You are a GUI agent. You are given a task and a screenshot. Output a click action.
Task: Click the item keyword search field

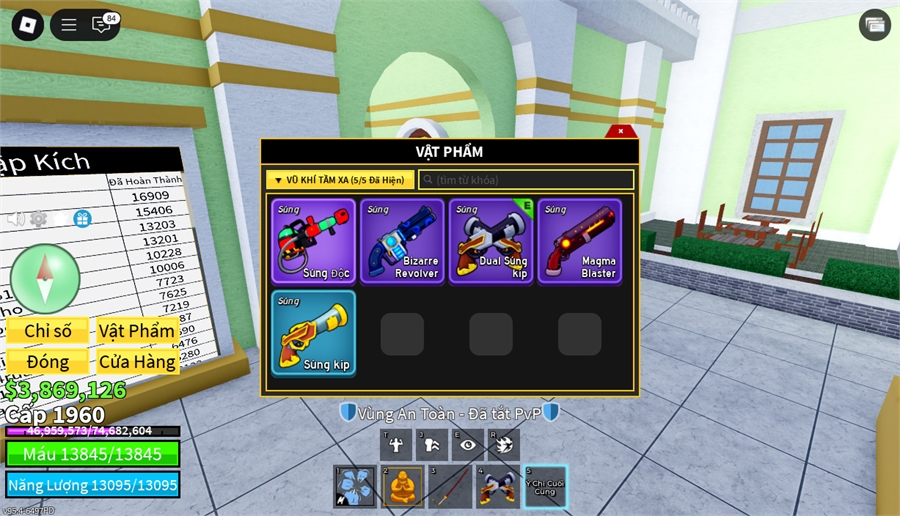point(526,180)
